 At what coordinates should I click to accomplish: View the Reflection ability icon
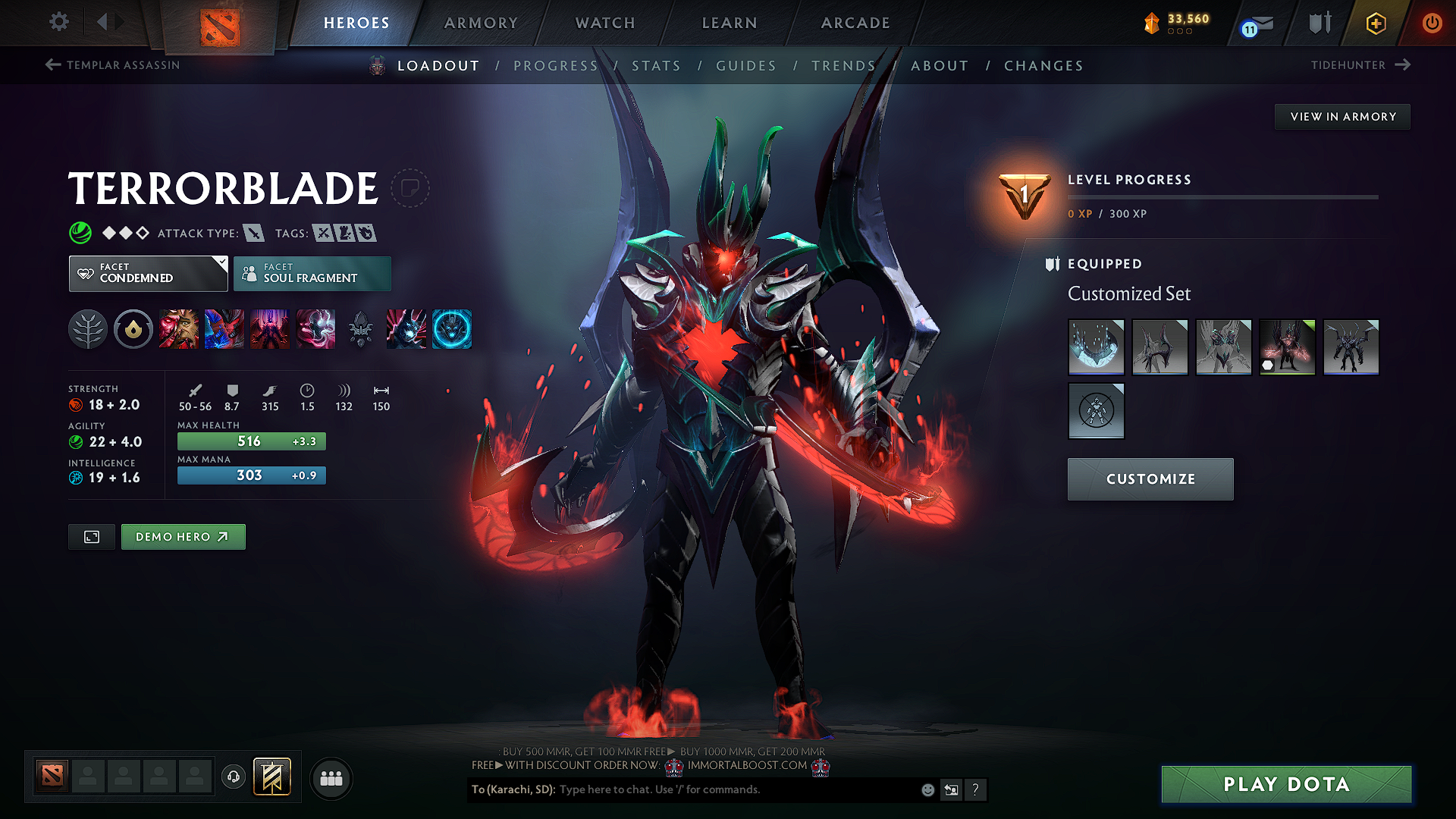(x=180, y=328)
